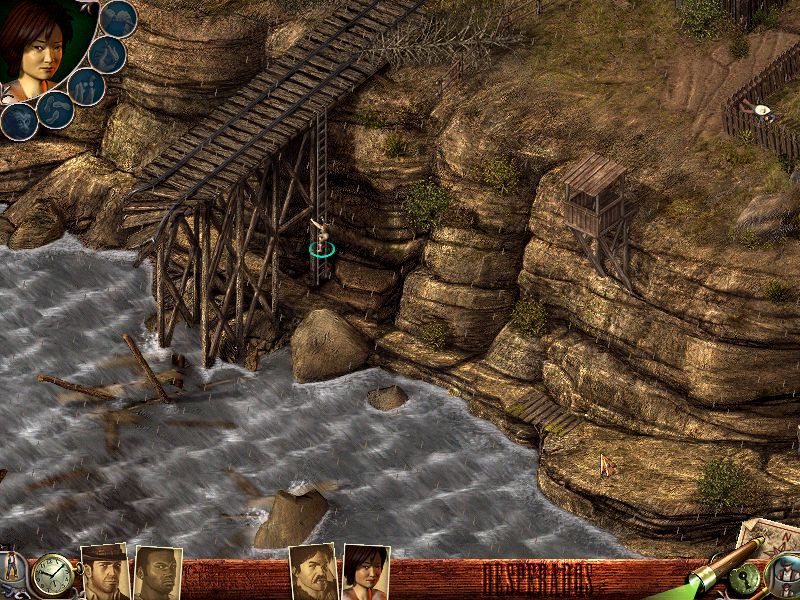Image resolution: width=800 pixels, height=600 pixels.
Task: Activate the second blue ability circle
Action: point(107,53)
